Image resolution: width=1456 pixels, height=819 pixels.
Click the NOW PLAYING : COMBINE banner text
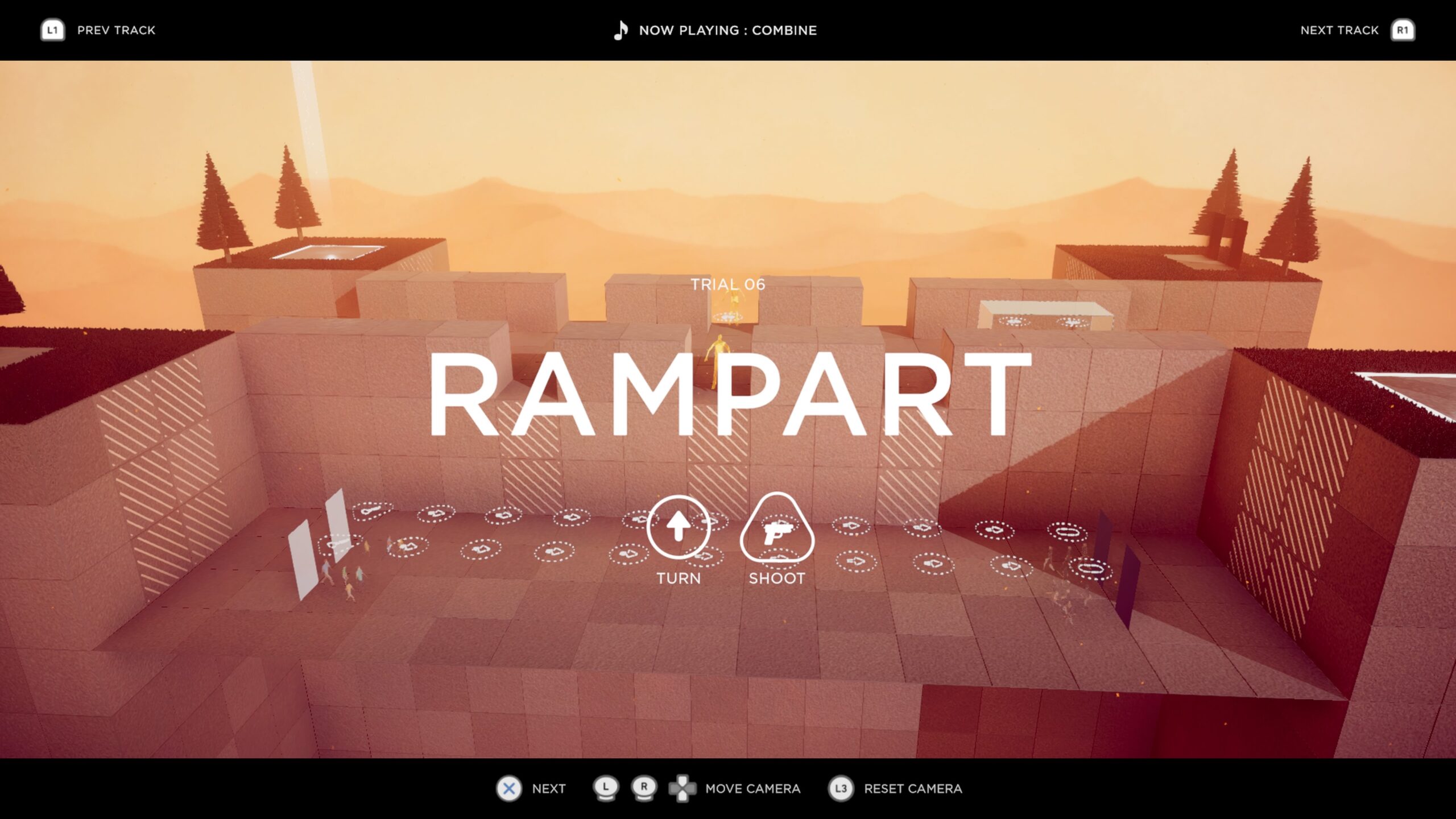[x=728, y=30]
